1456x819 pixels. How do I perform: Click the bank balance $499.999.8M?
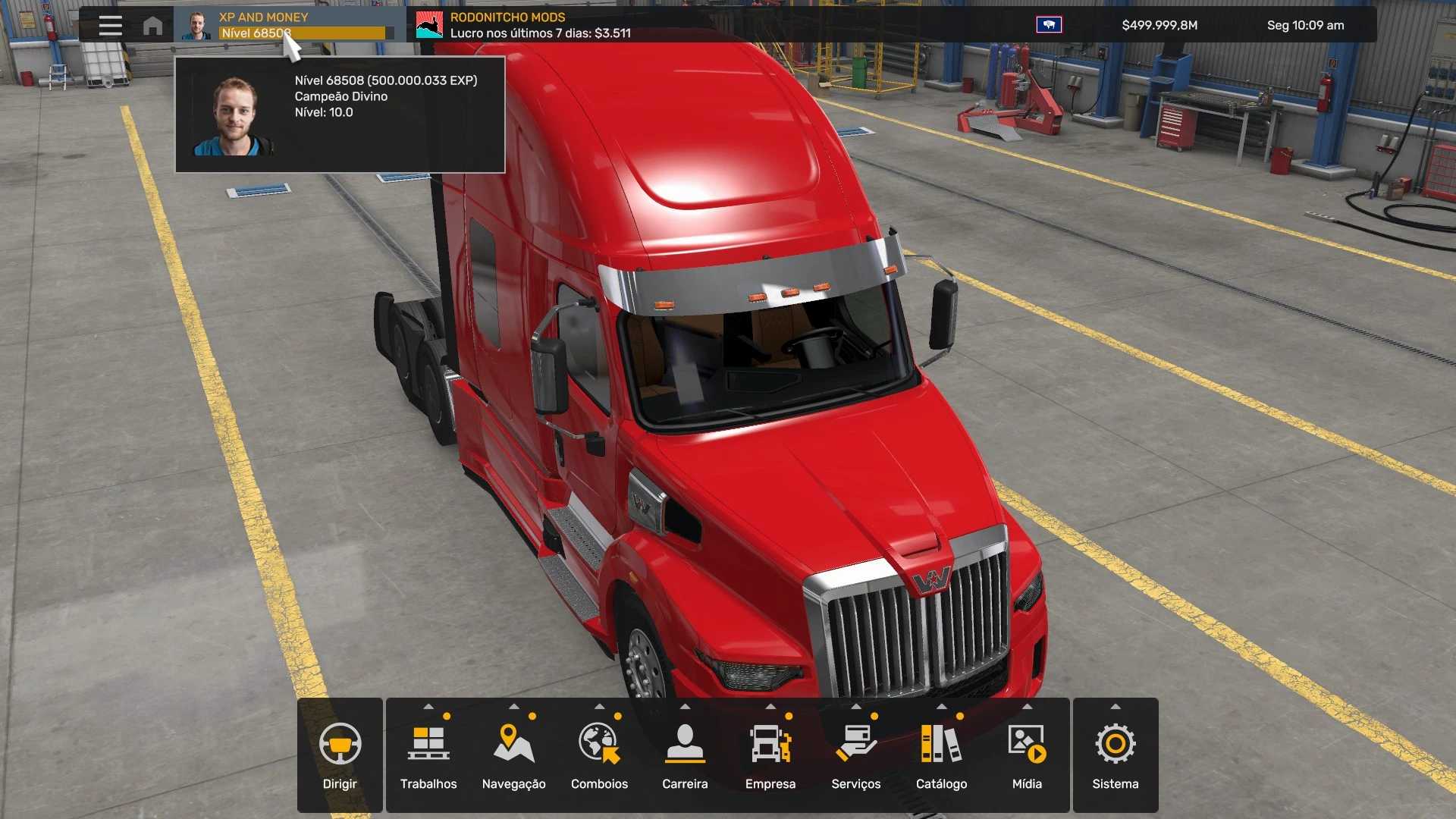(x=1159, y=25)
